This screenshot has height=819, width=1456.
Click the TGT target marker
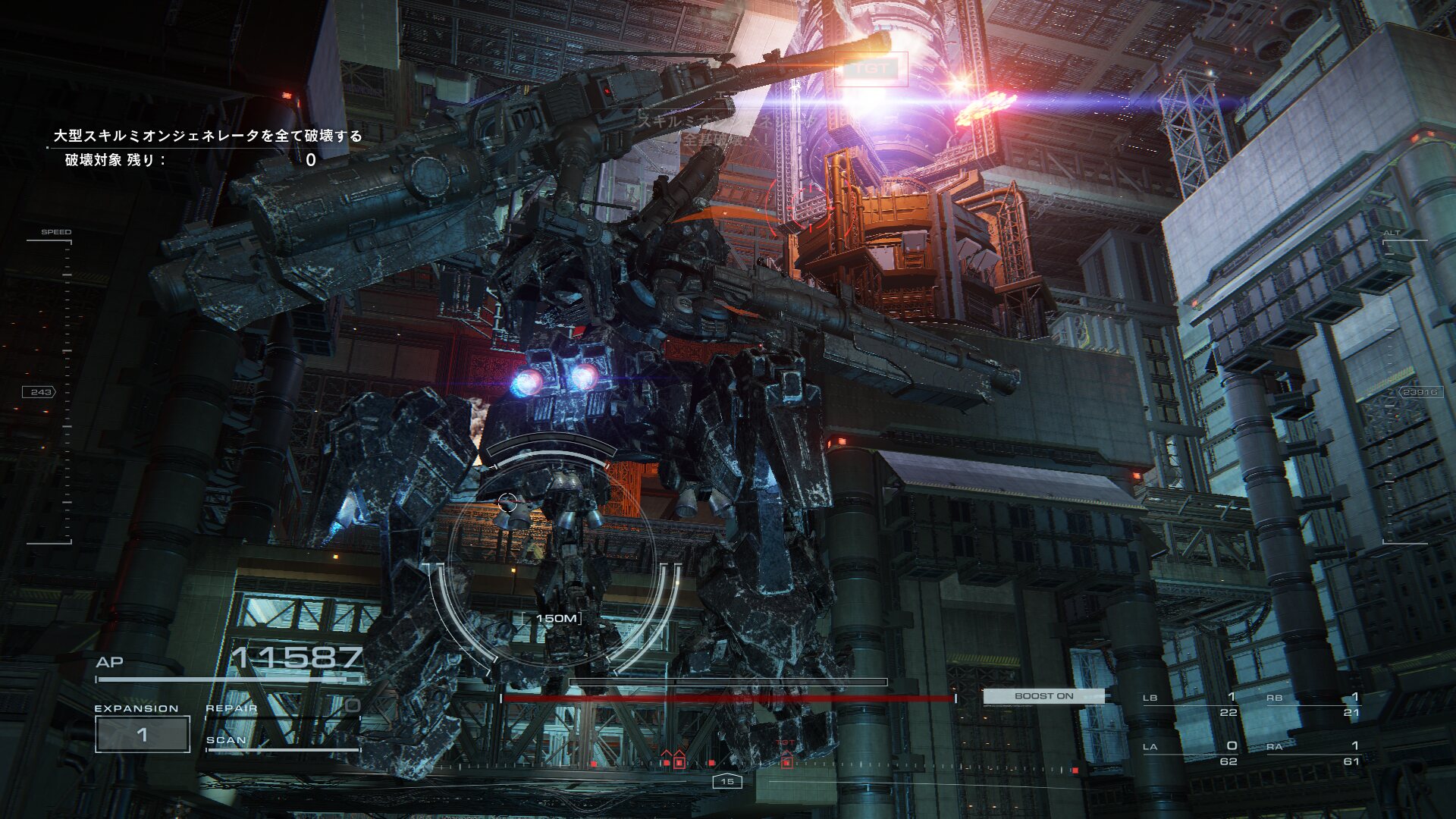pos(871,69)
